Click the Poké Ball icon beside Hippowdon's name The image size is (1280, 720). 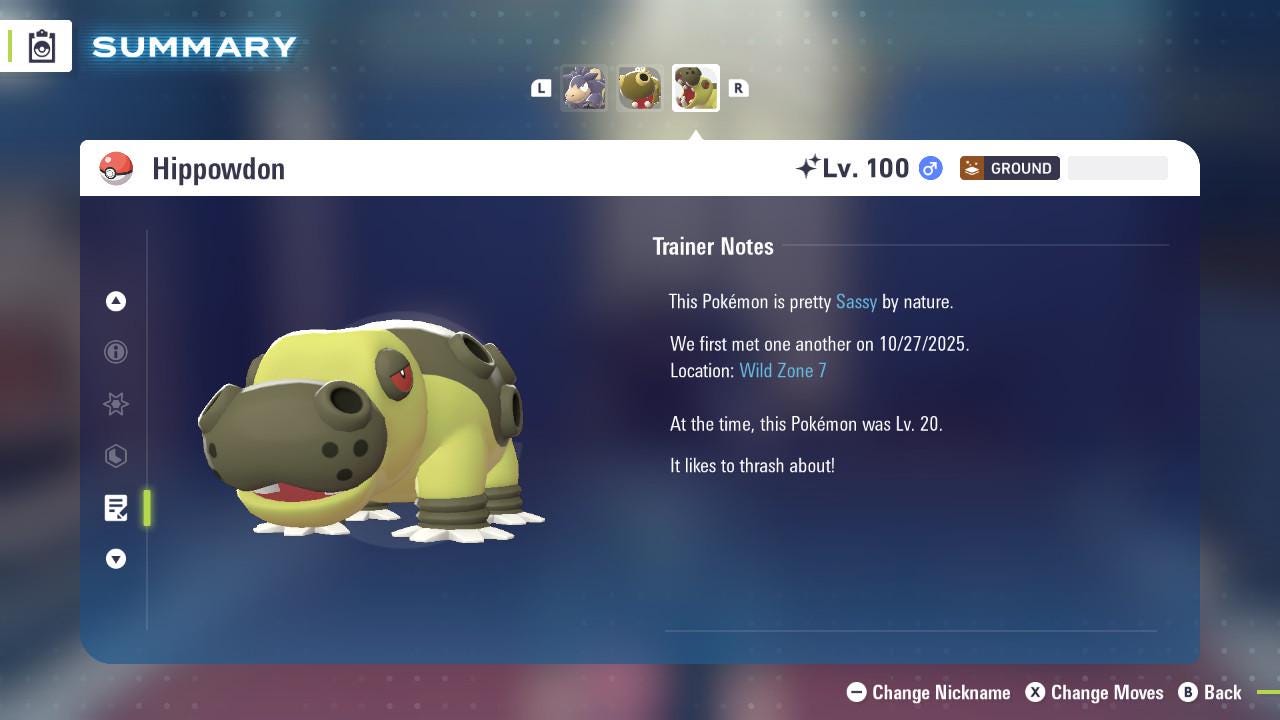coord(117,168)
